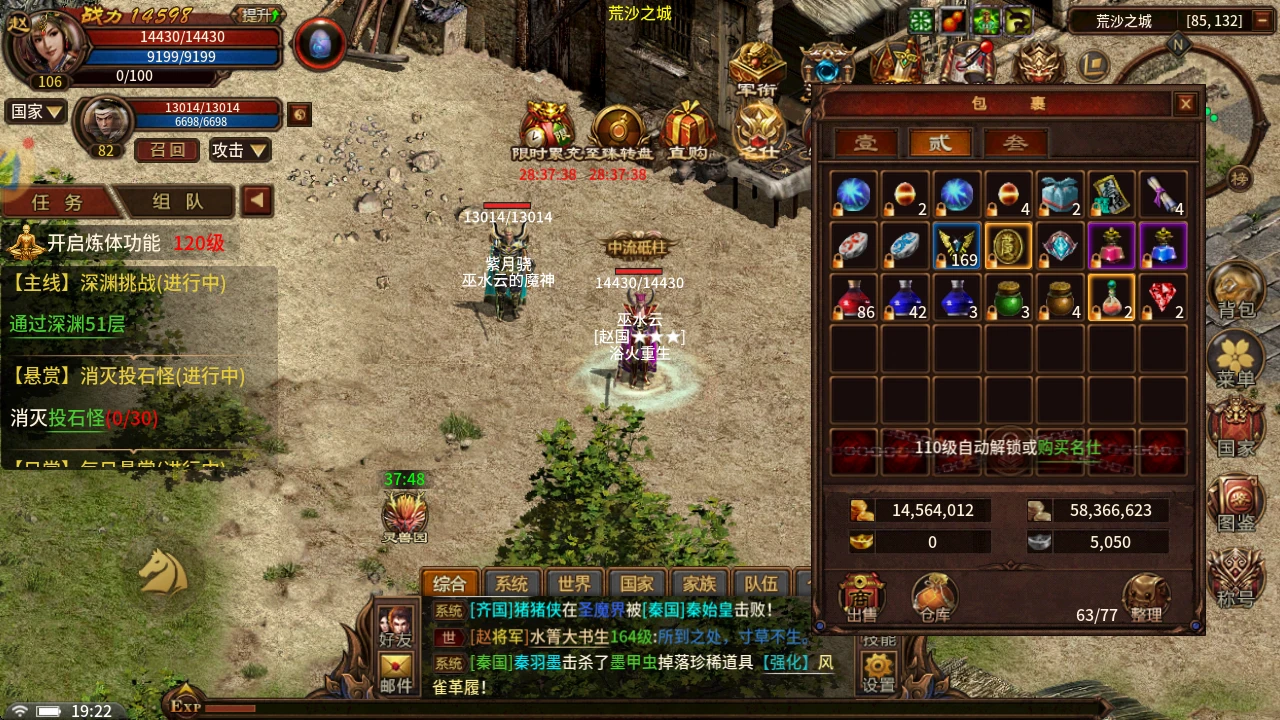Open the 任务 quest tab
1280x720 pixels.
pos(58,201)
